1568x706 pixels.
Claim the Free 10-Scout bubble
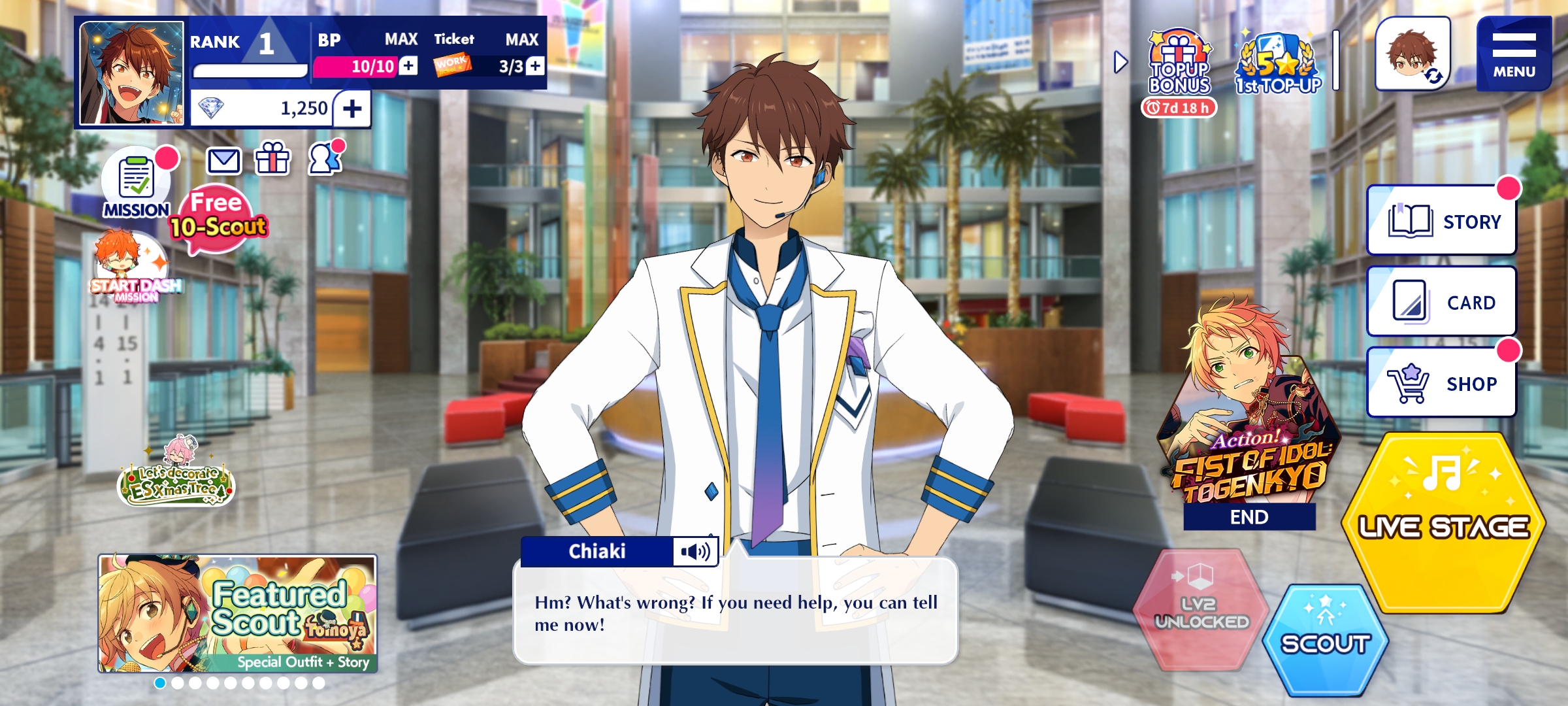[218, 218]
